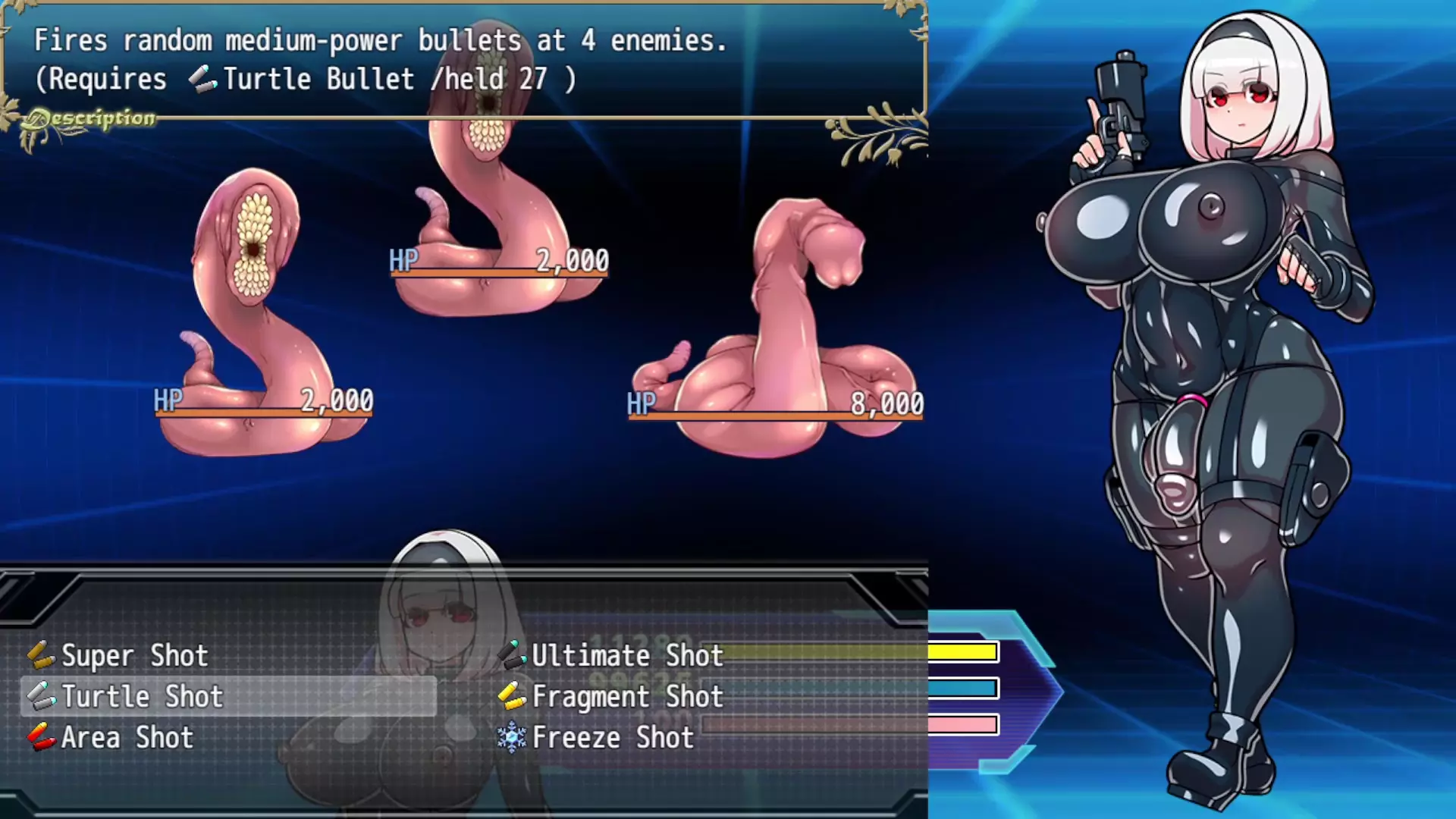1456x819 pixels.
Task: Select Ultimate Shot from the skill list
Action: (627, 656)
